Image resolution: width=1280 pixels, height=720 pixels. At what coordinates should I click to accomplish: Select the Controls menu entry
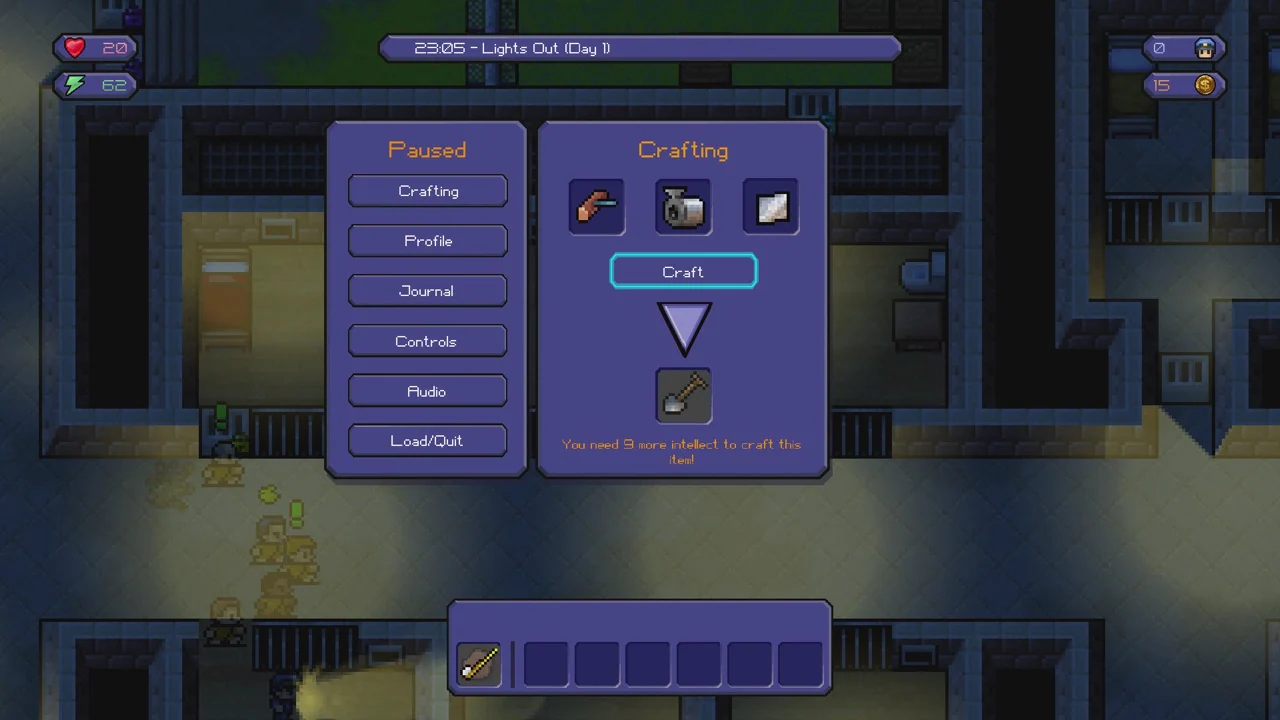click(427, 341)
